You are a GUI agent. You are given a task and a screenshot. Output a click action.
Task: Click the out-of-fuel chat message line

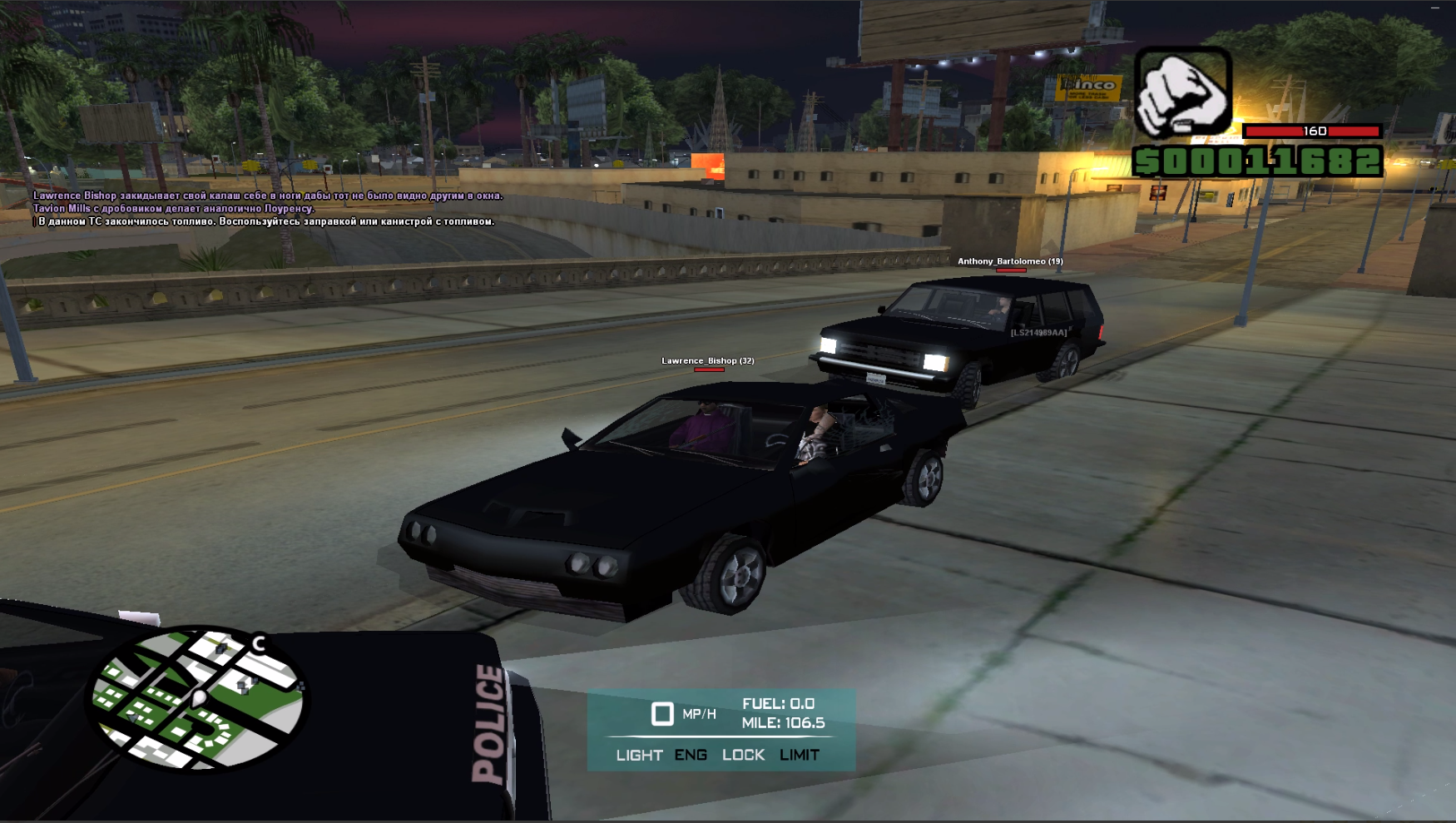266,221
